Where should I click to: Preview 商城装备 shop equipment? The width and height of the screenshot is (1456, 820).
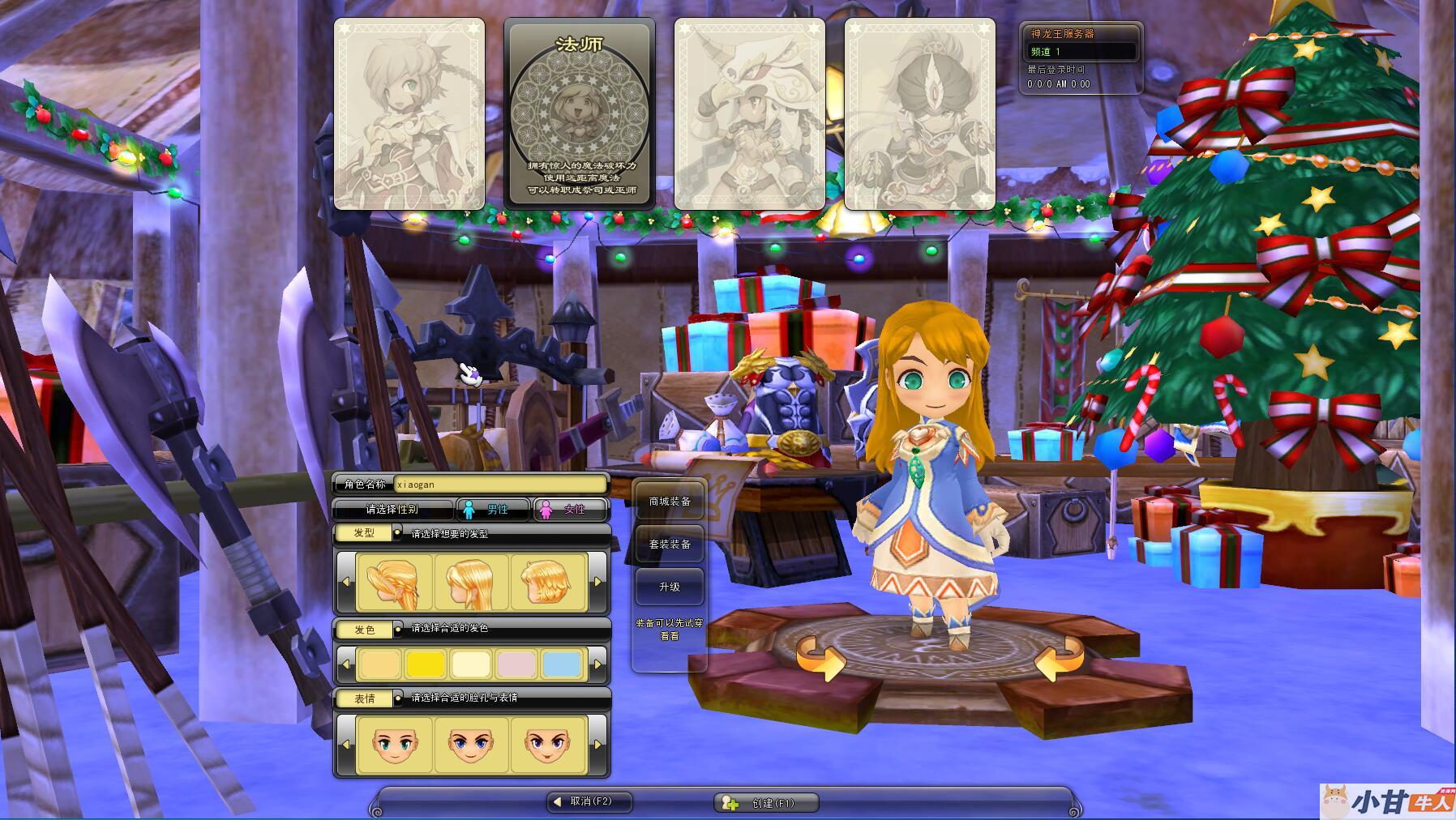(670, 502)
